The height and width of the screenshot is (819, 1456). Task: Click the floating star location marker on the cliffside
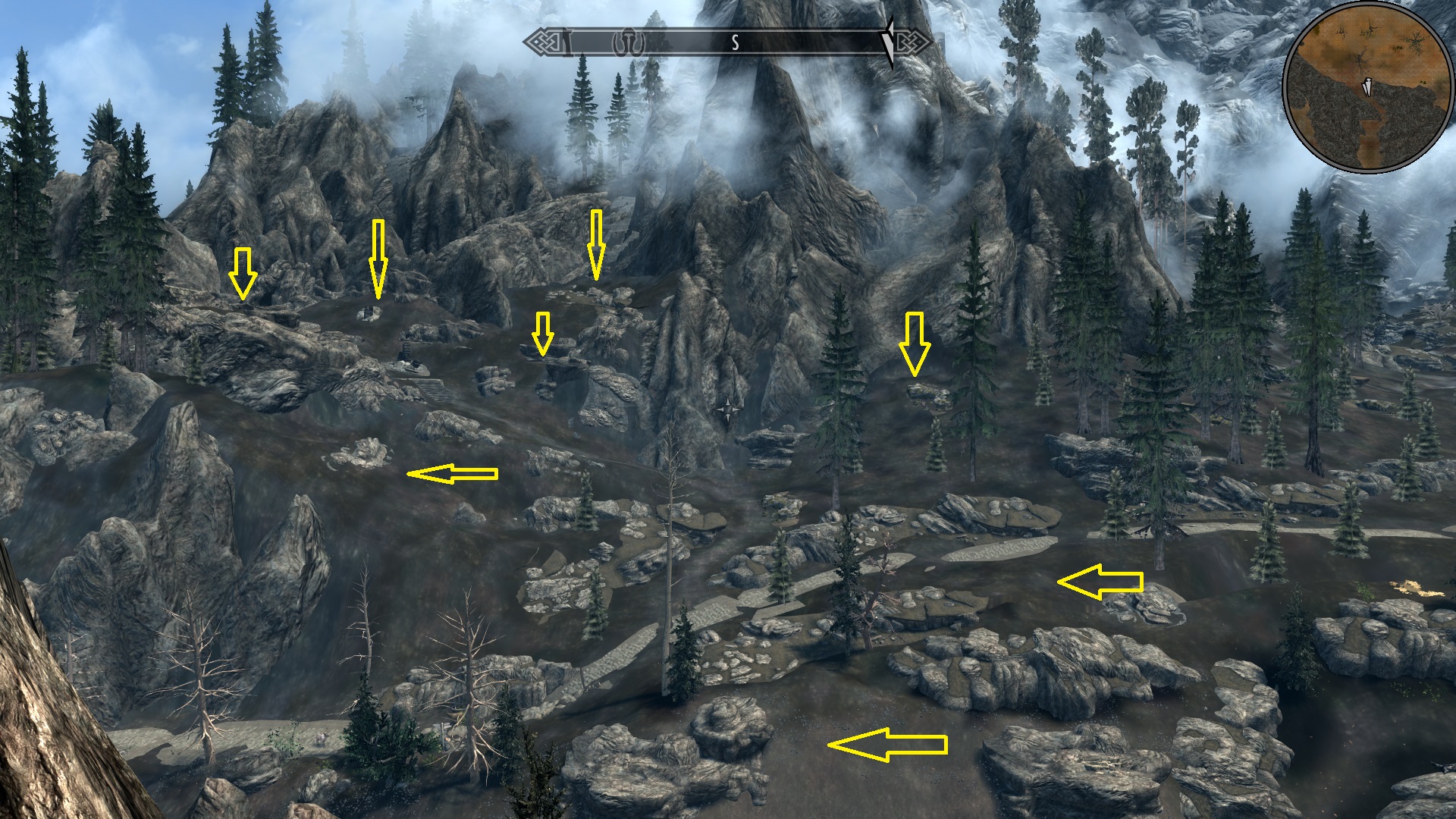click(728, 410)
